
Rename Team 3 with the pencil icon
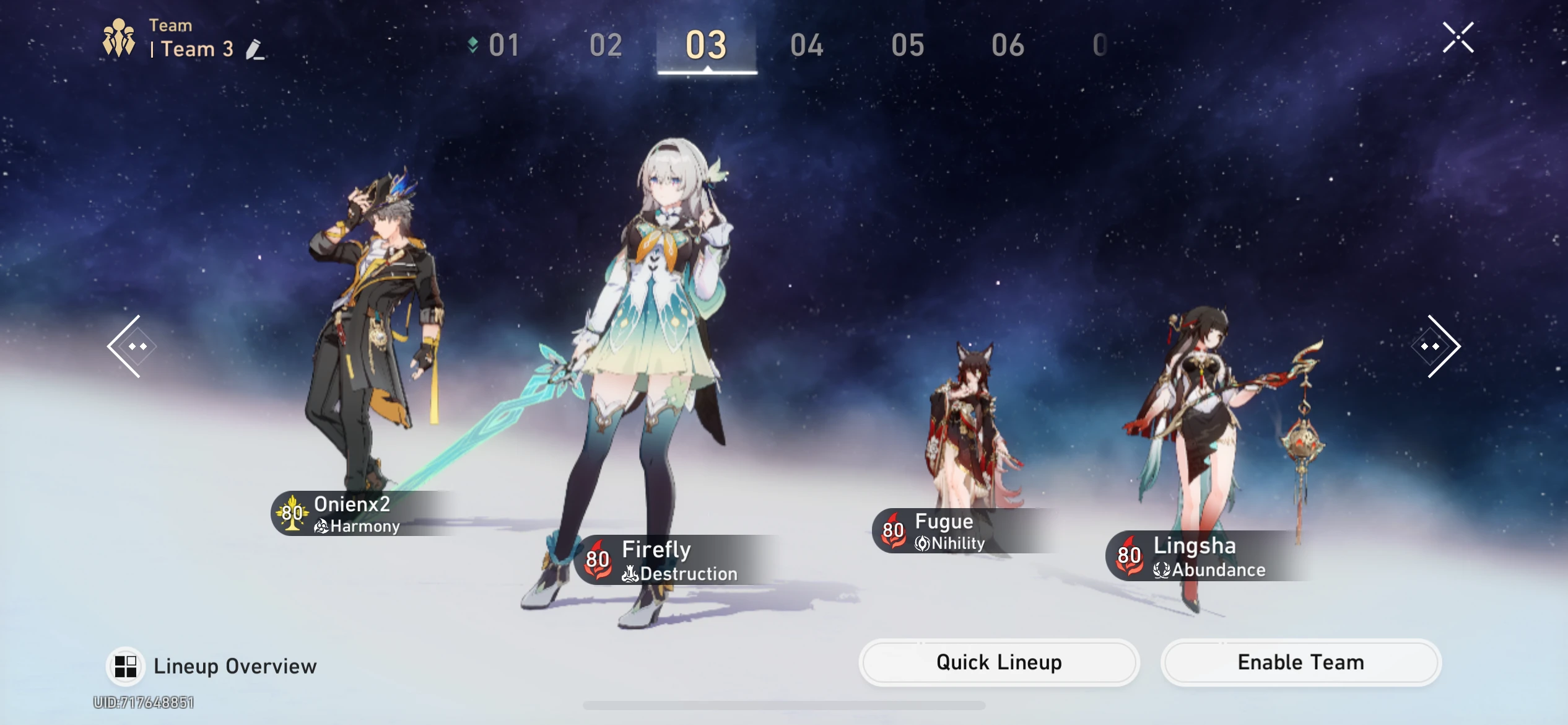pyautogui.click(x=255, y=50)
